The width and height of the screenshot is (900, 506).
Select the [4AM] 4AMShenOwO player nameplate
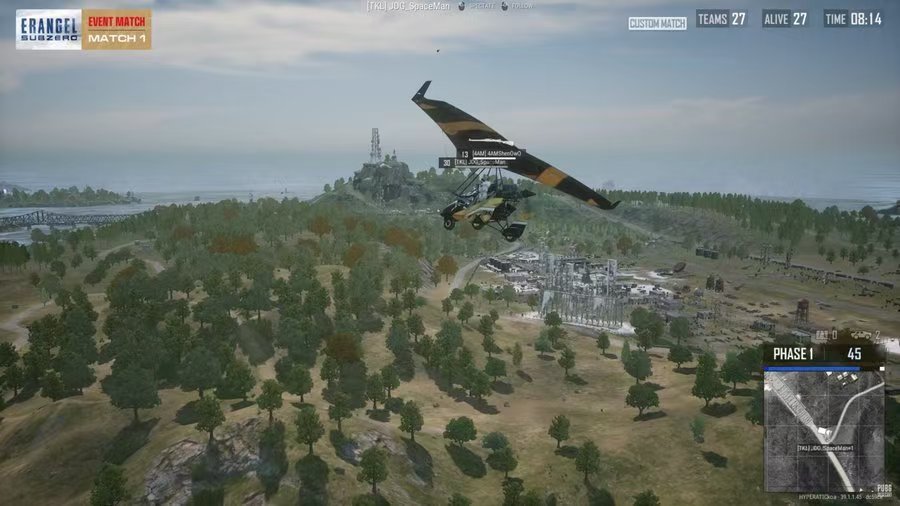[496, 153]
